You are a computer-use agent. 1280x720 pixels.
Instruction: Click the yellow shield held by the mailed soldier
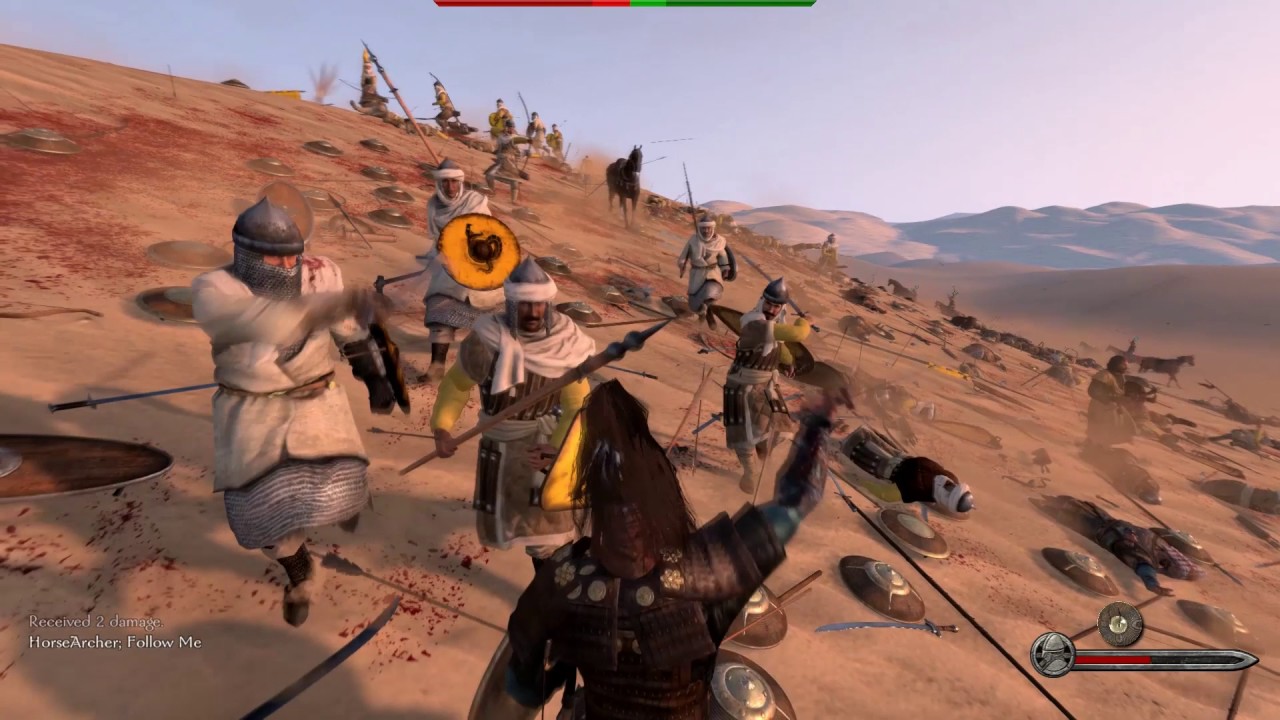pyautogui.click(x=479, y=252)
